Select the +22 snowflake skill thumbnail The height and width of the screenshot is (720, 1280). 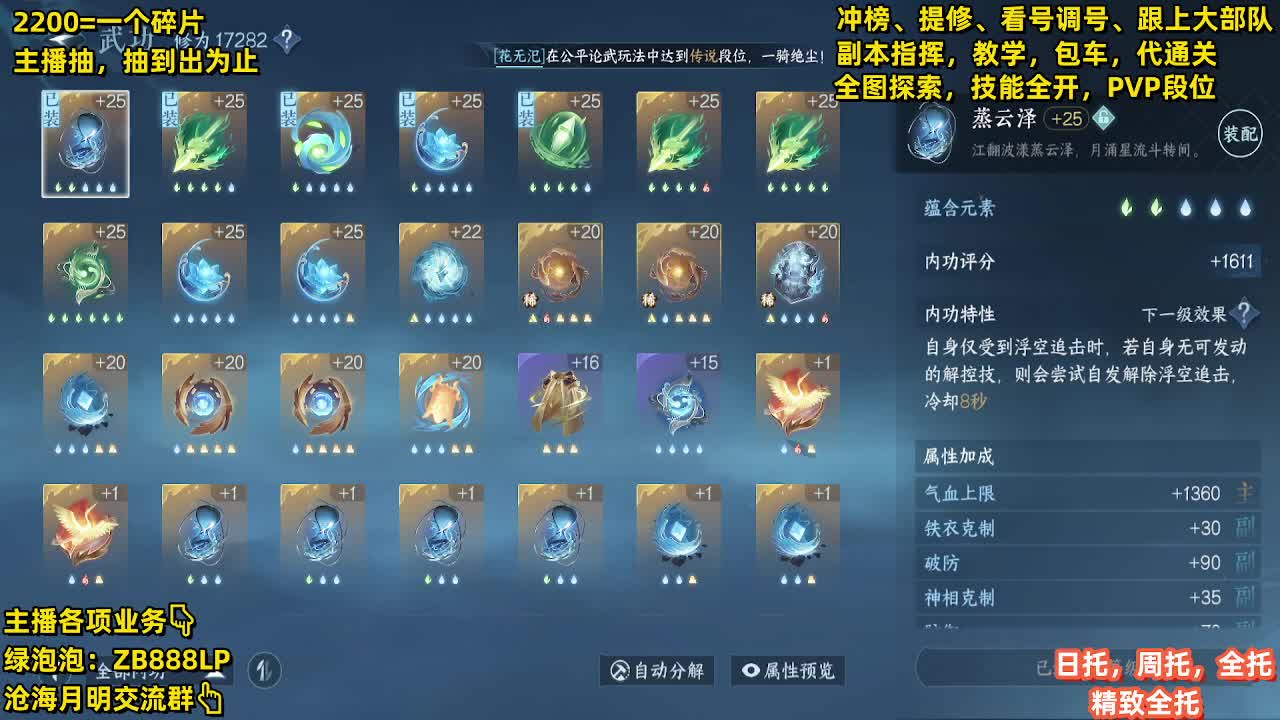point(440,270)
